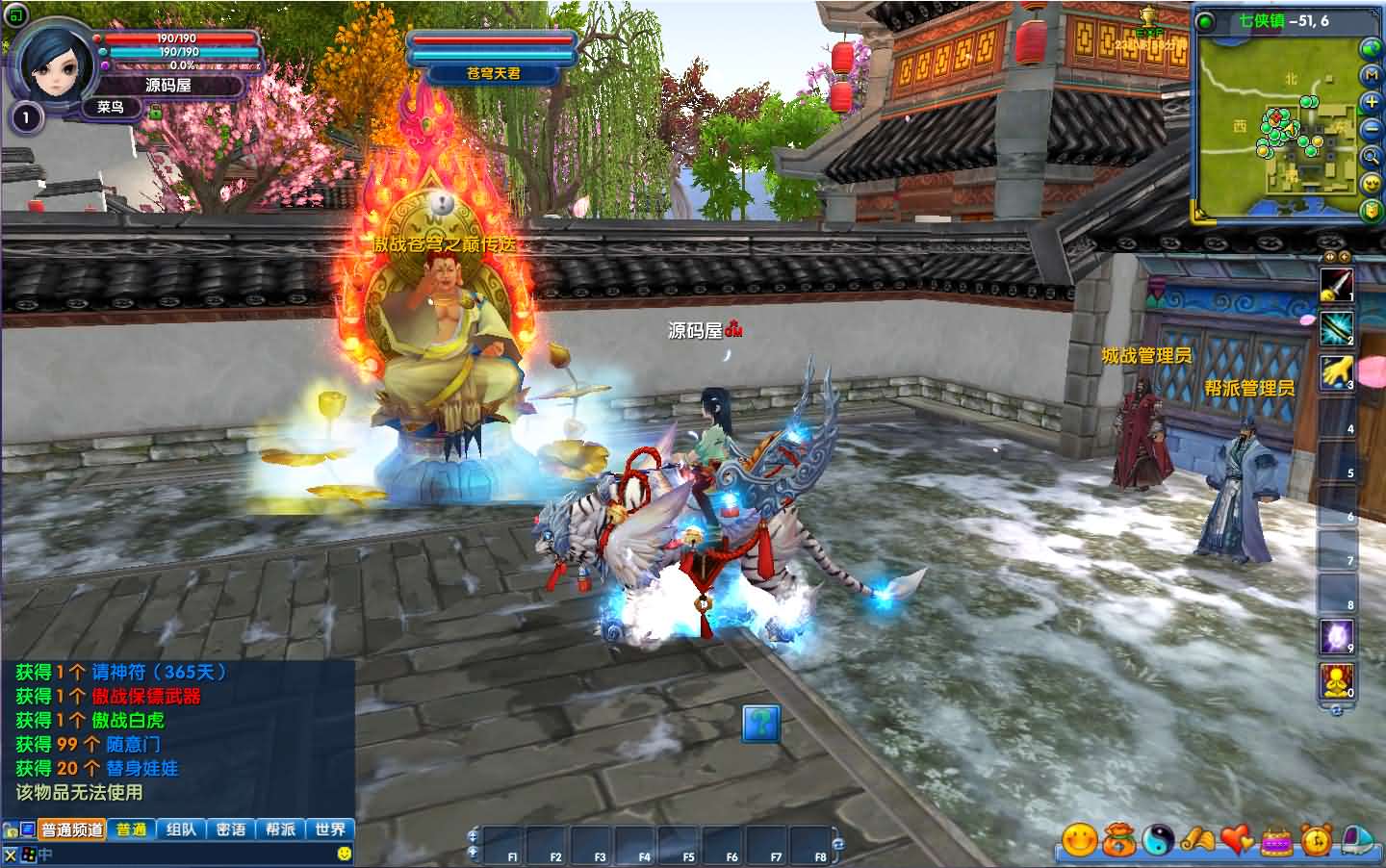Click the yin-yang menu icon
The height and width of the screenshot is (868, 1386).
1157,840
